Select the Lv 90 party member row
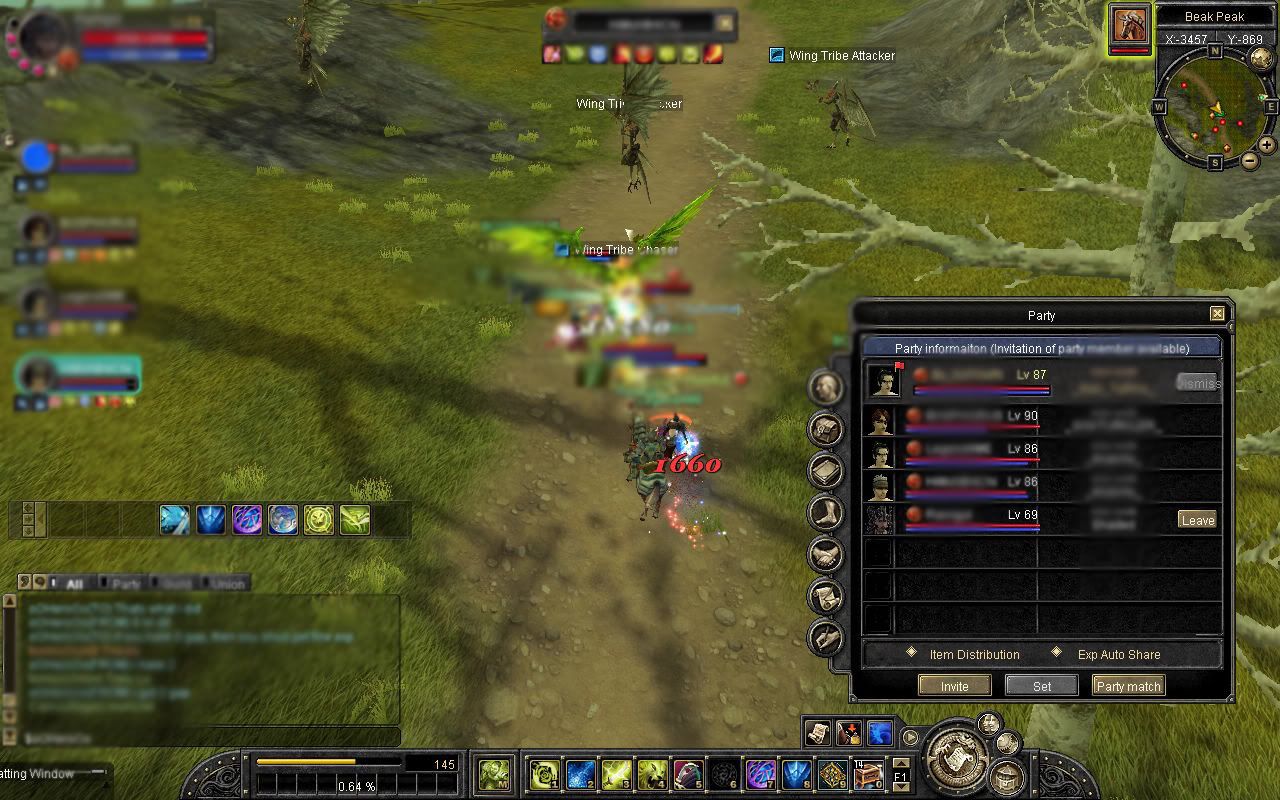The width and height of the screenshot is (1280, 800). pyautogui.click(x=1040, y=421)
